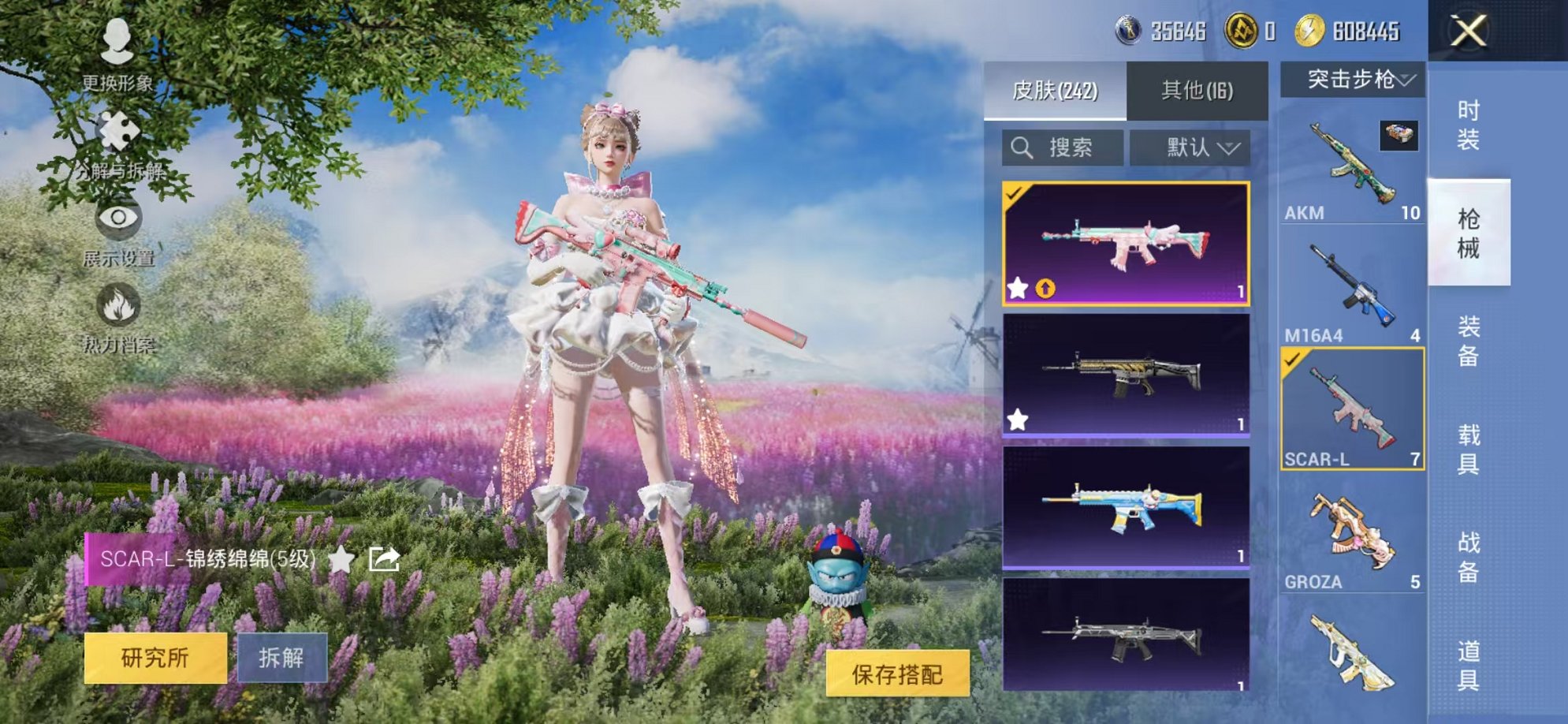Click the search magnifier icon
The width and height of the screenshot is (1568, 724).
coord(1021,146)
